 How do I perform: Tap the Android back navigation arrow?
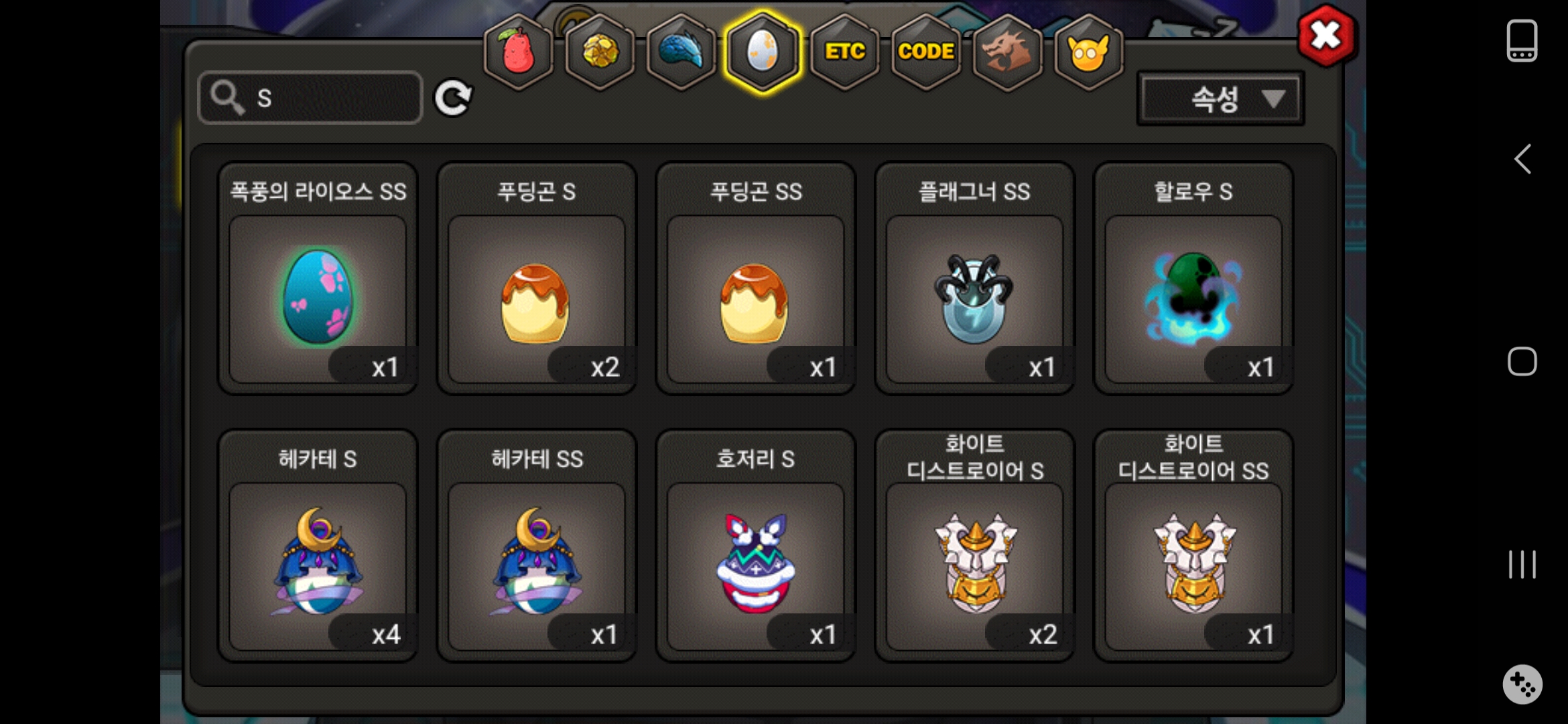tap(1522, 160)
